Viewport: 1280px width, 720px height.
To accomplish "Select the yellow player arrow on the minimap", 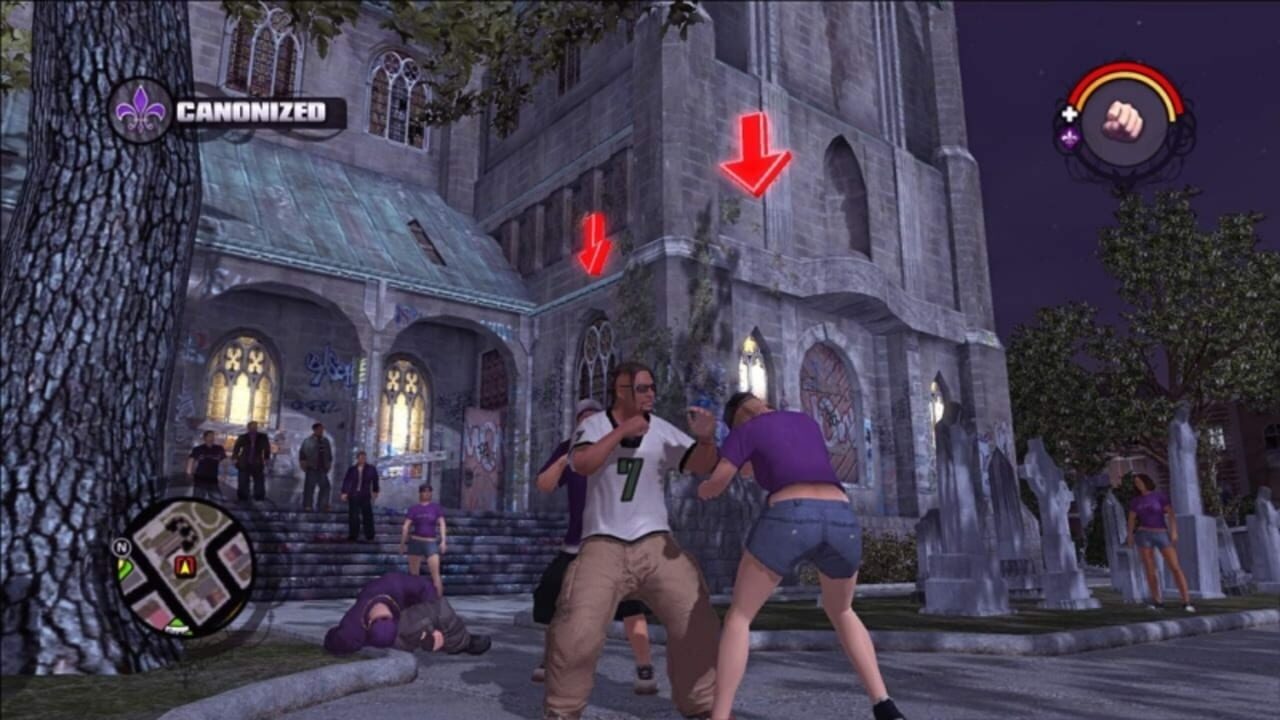I will click(x=184, y=568).
